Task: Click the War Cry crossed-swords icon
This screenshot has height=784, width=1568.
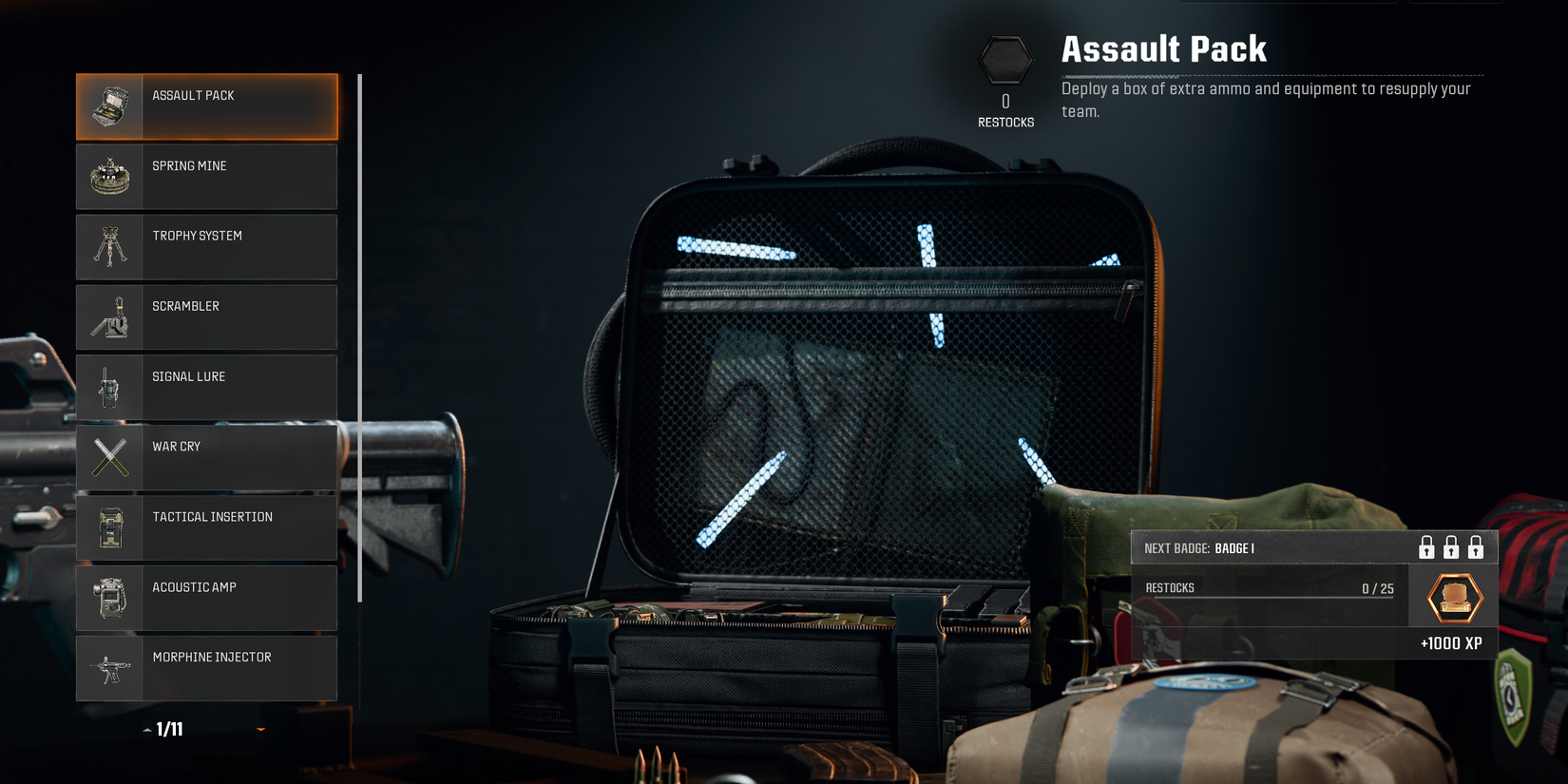Action: (x=110, y=457)
